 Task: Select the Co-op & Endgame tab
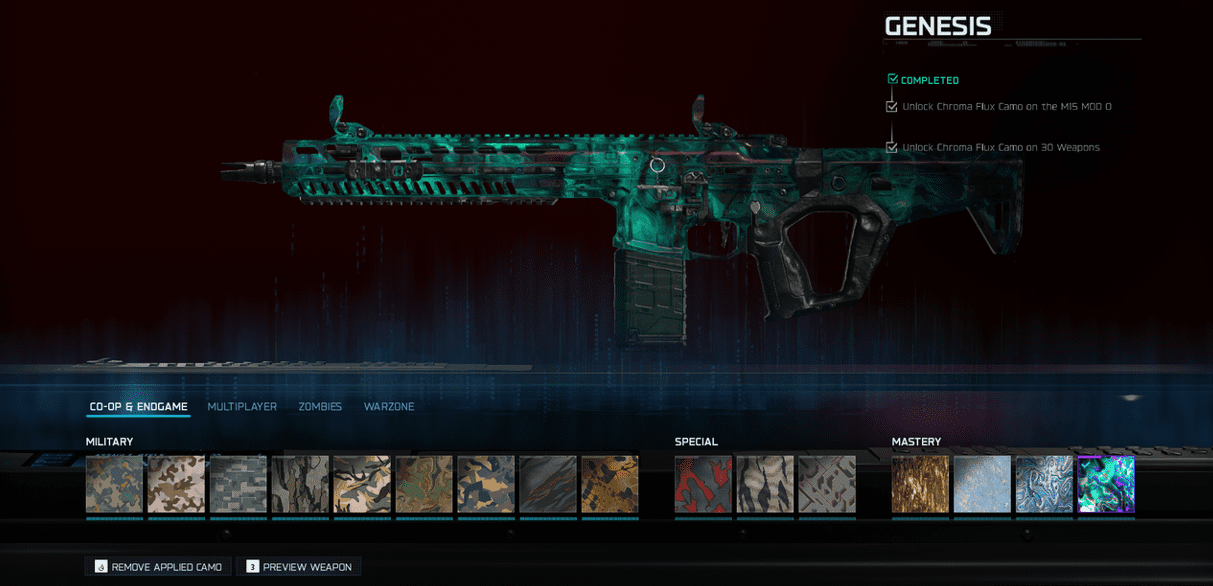click(x=138, y=407)
